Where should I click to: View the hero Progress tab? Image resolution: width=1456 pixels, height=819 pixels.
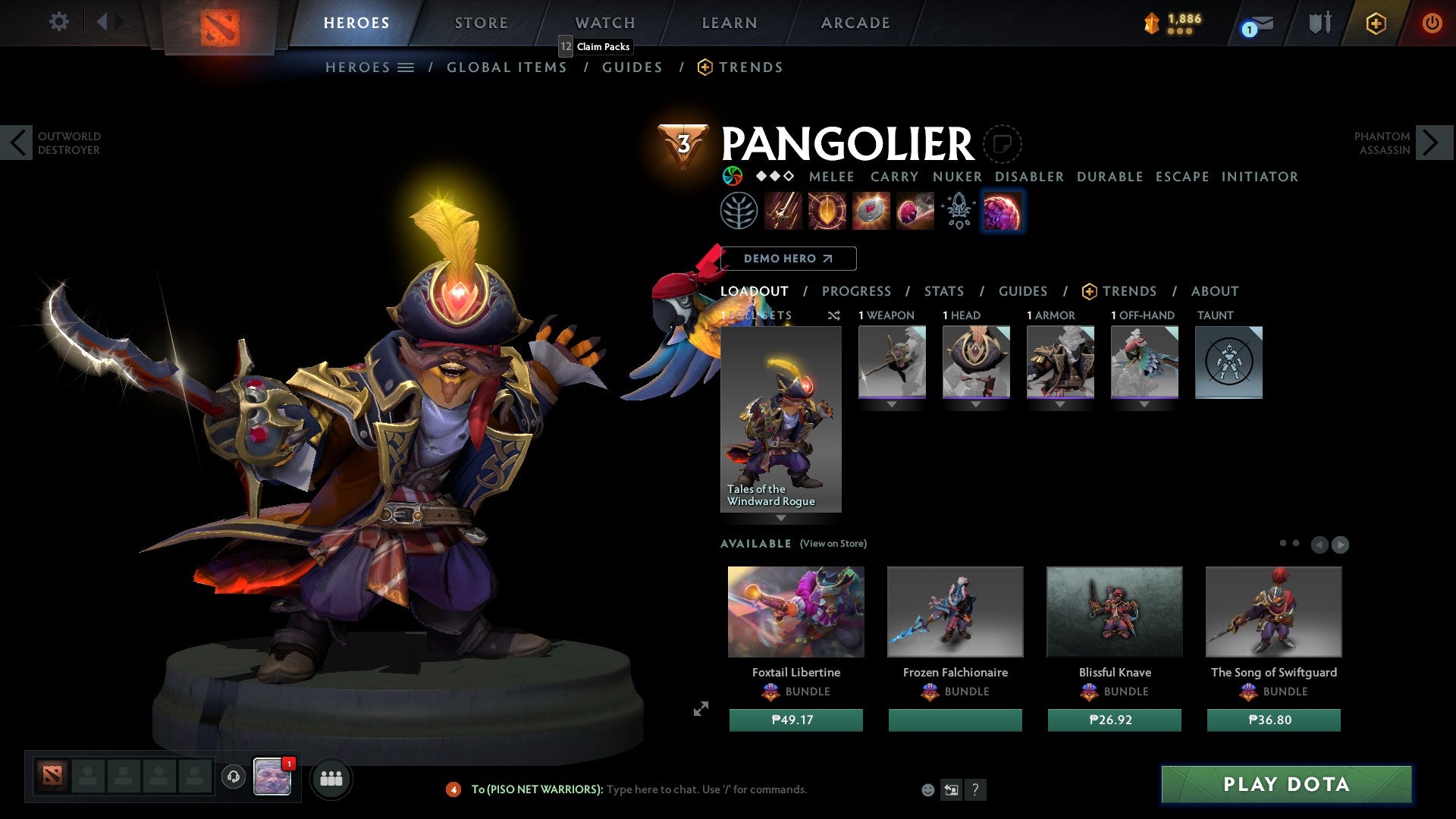pos(856,291)
